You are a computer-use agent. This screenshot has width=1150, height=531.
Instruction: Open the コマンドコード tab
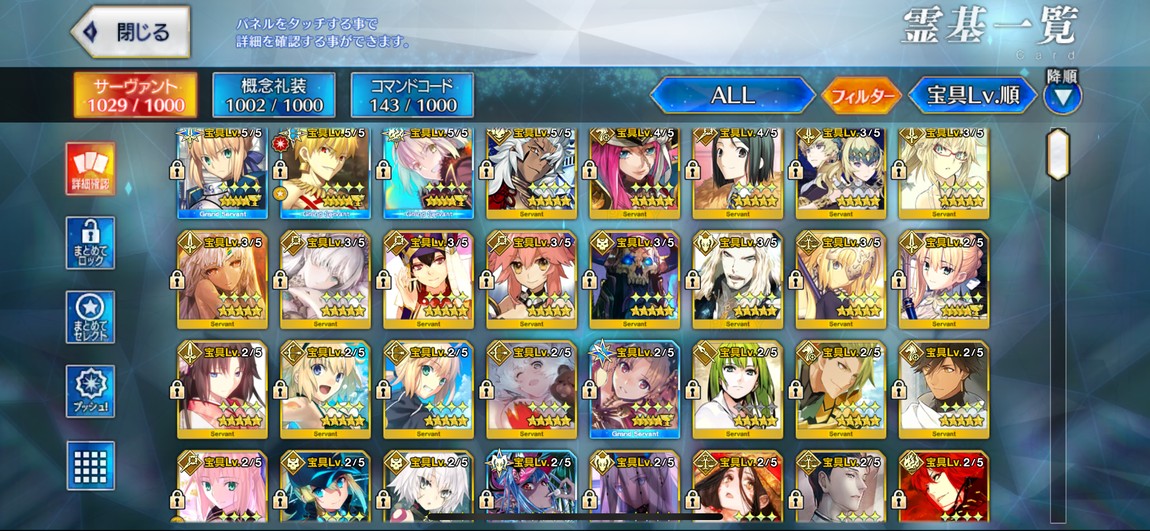point(412,95)
